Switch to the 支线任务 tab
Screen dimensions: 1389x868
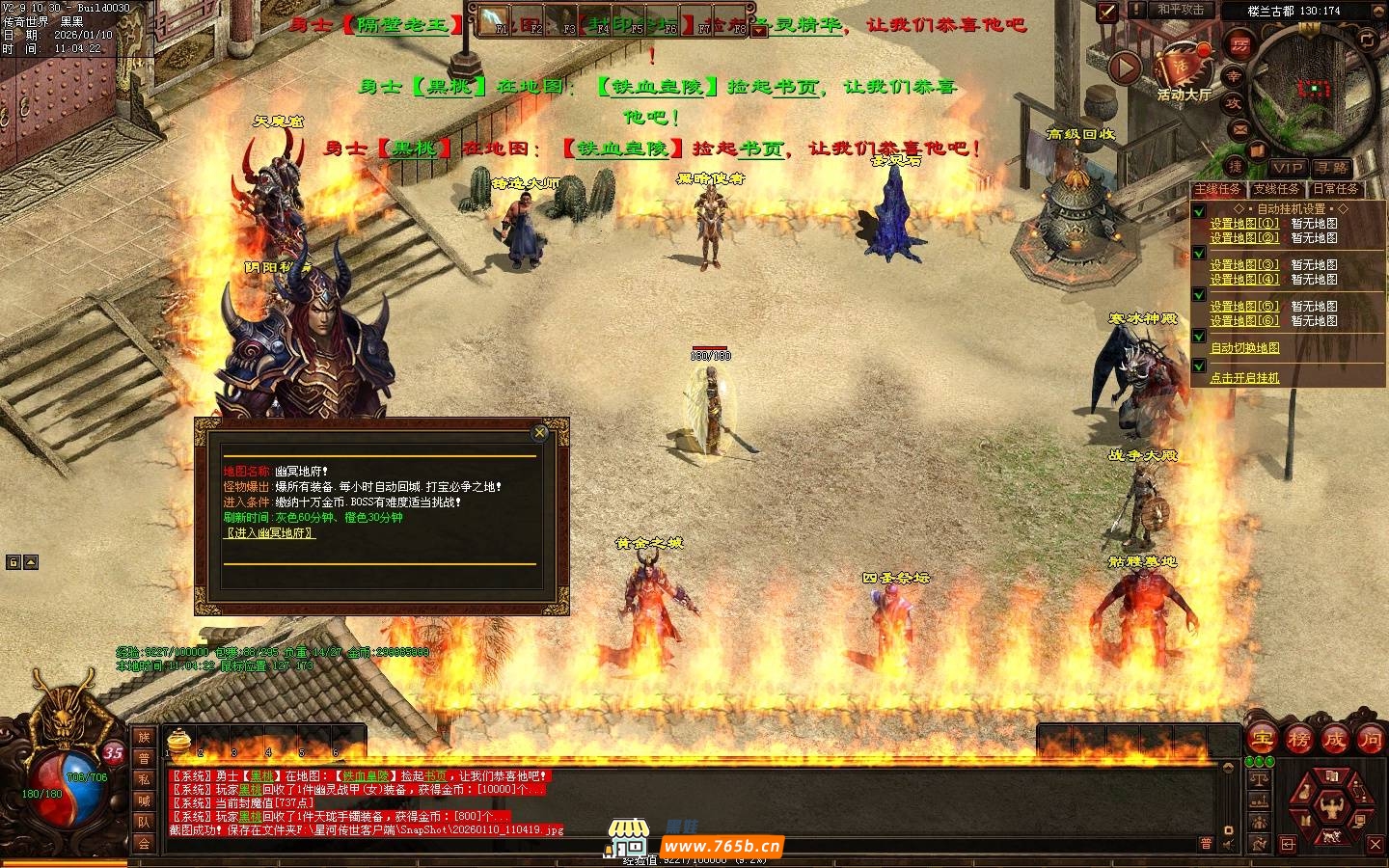coord(1276,189)
